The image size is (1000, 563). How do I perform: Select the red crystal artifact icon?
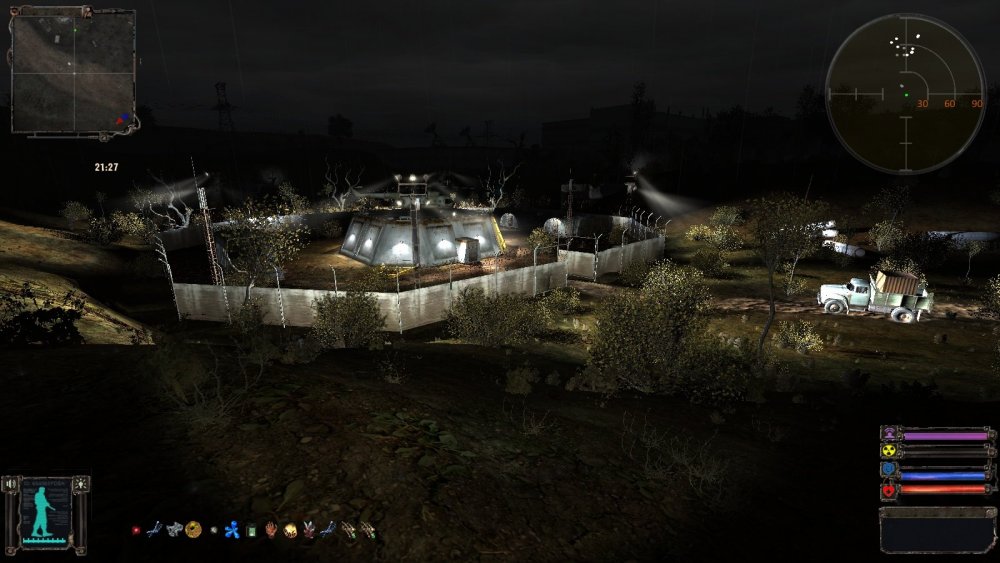309,530
